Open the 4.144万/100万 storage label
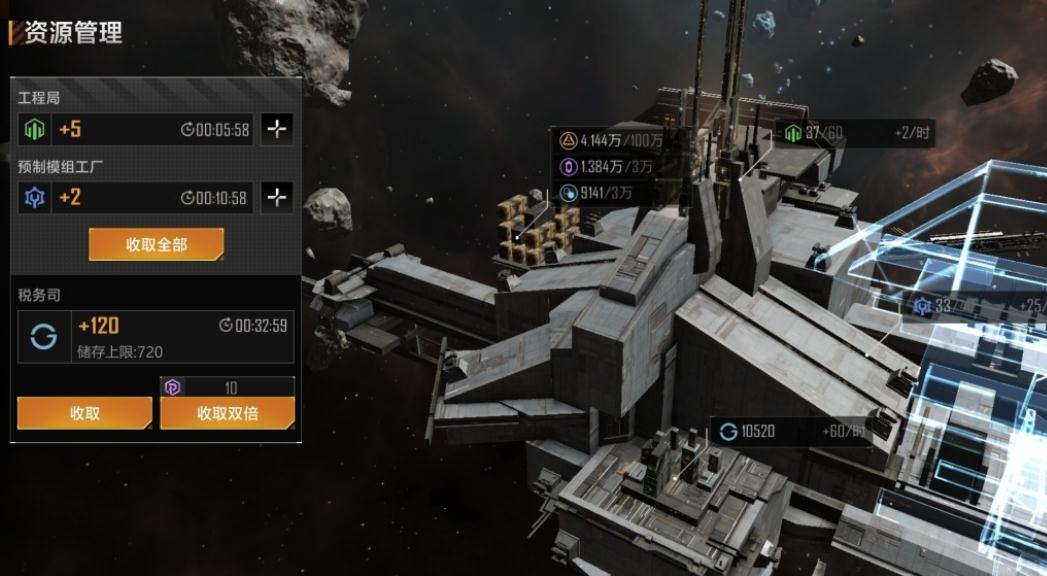Viewport: 1047px width, 576px height. 612,140
